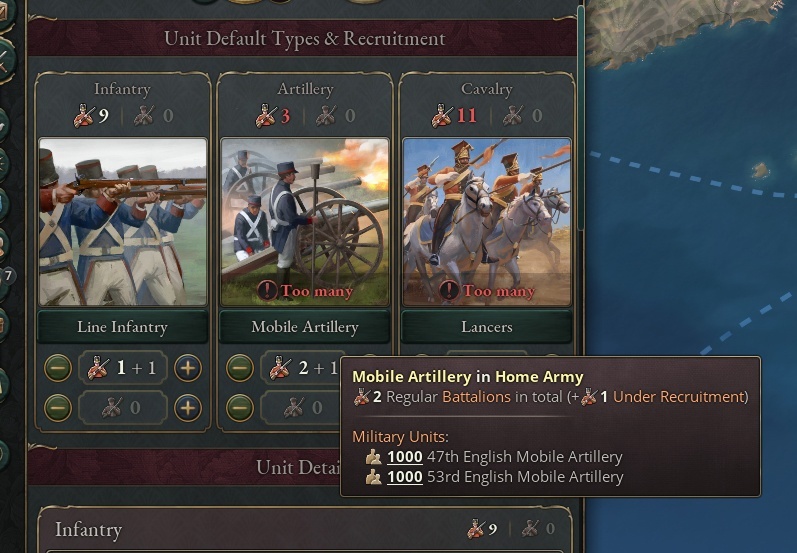This screenshot has height=553, width=797.
Task: Open the Lancers unit type selector
Action: [486, 327]
